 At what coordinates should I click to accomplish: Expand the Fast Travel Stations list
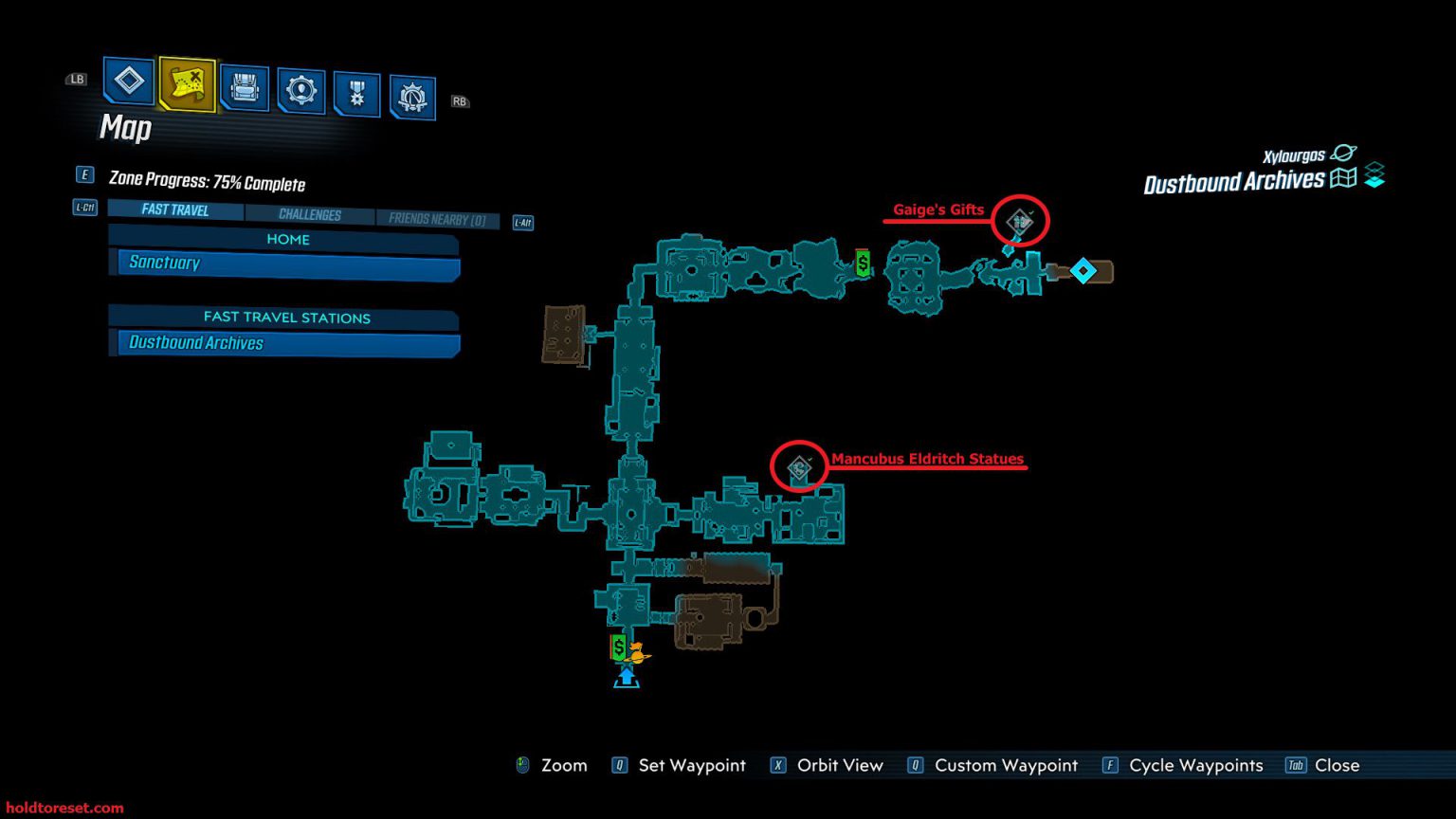286,318
